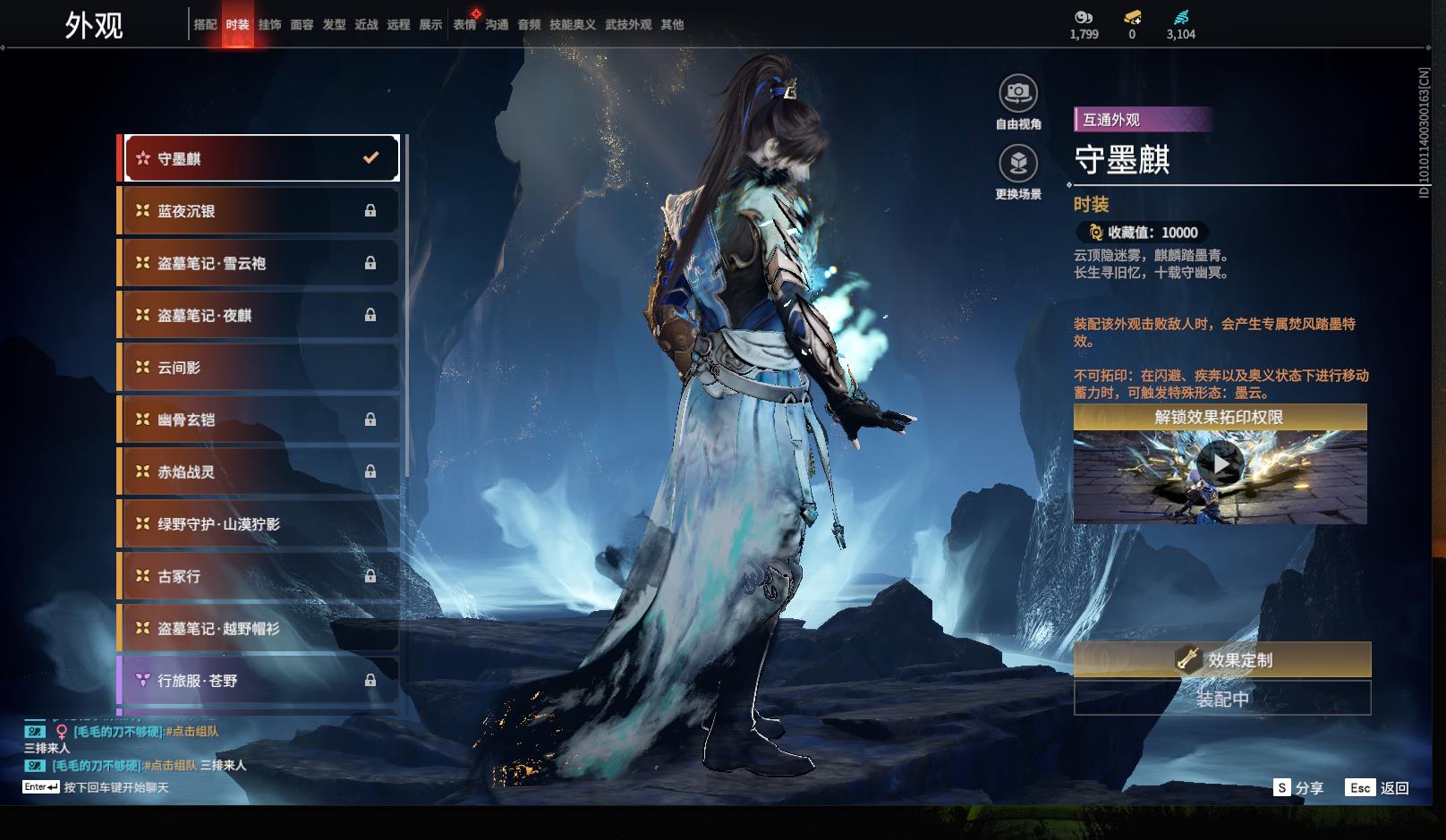Viewport: 1446px width, 840px height.
Task: Select the 发型 tab
Action: (334, 25)
